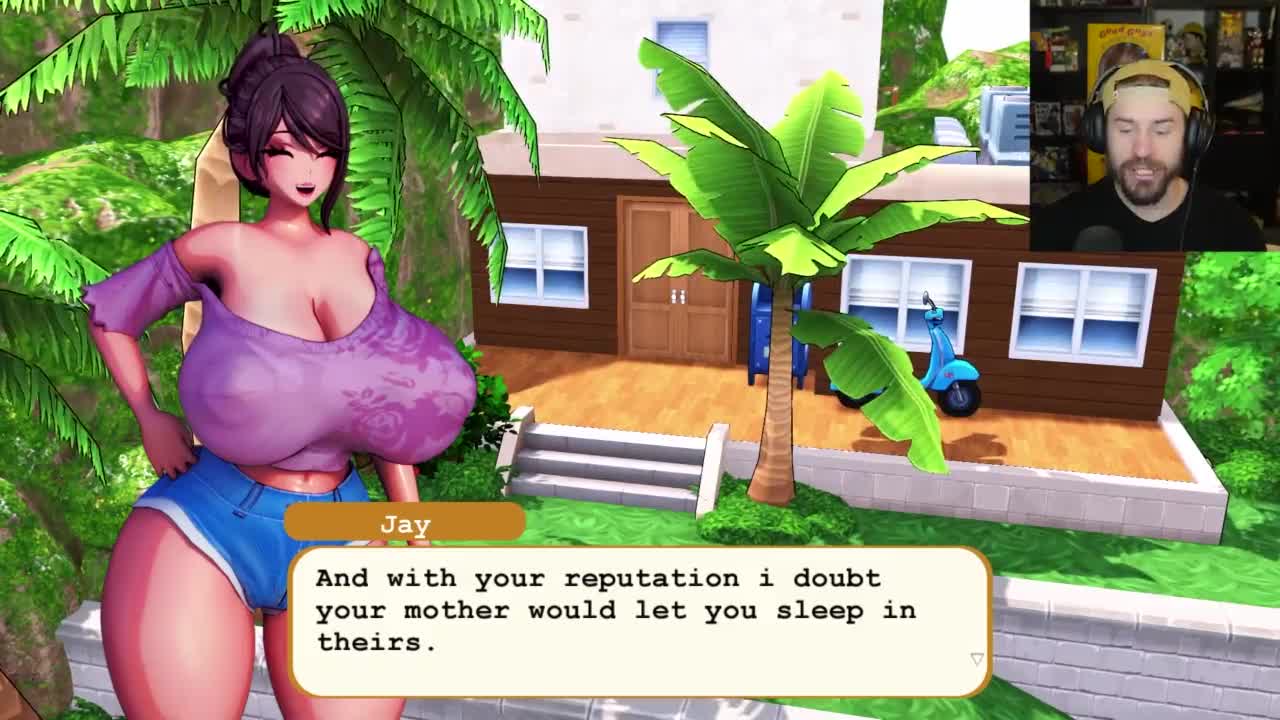Click Jay's dialogue text box to continue
This screenshot has height=720, width=1280.
coord(640,620)
